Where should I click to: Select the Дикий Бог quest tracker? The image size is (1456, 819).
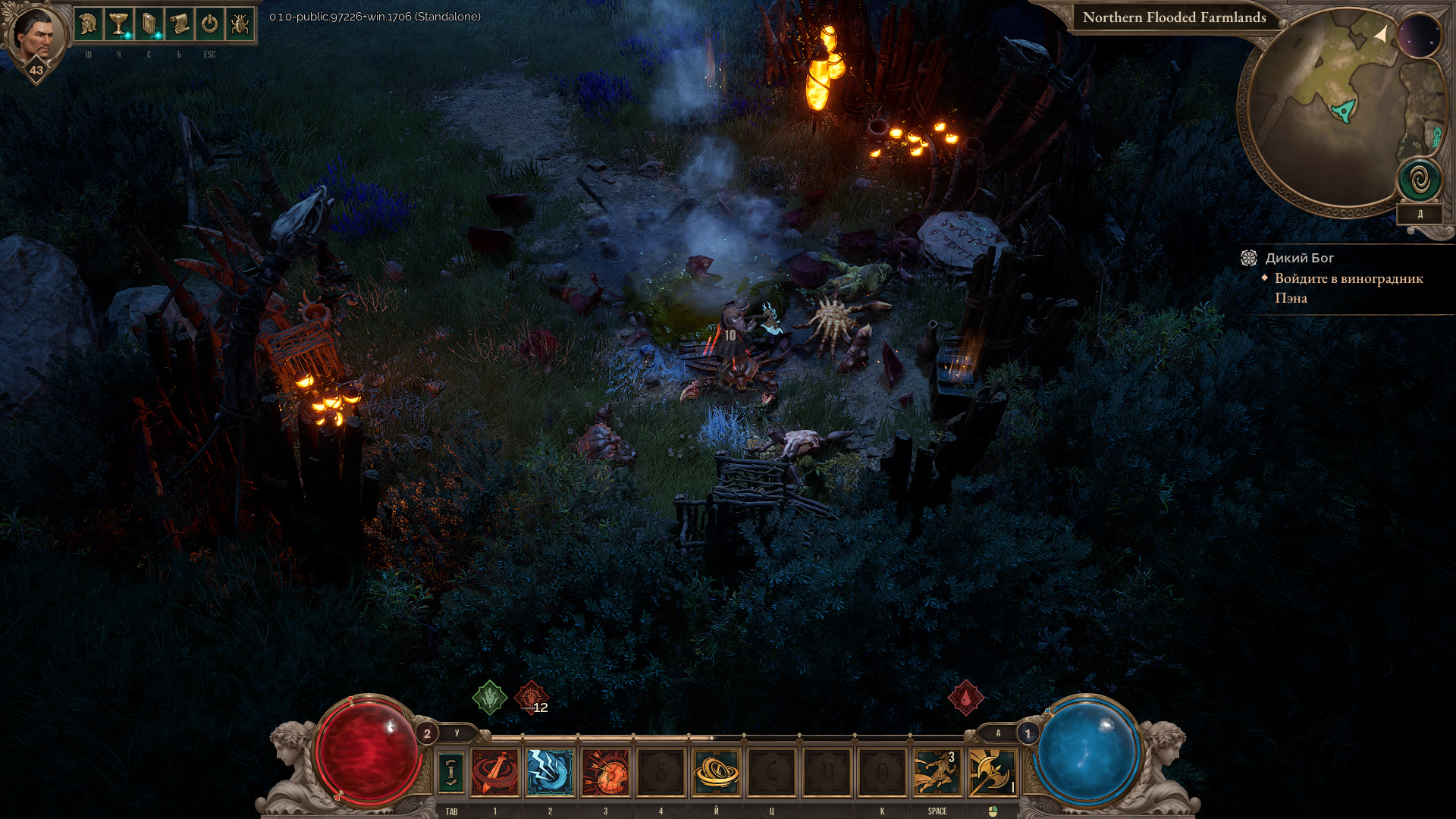1299,258
